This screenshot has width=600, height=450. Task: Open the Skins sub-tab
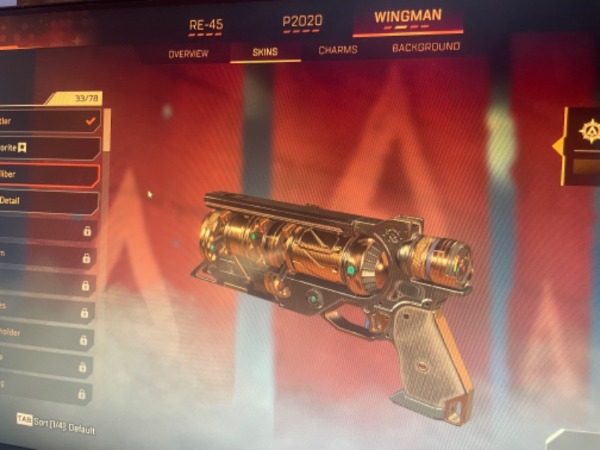[x=264, y=50]
